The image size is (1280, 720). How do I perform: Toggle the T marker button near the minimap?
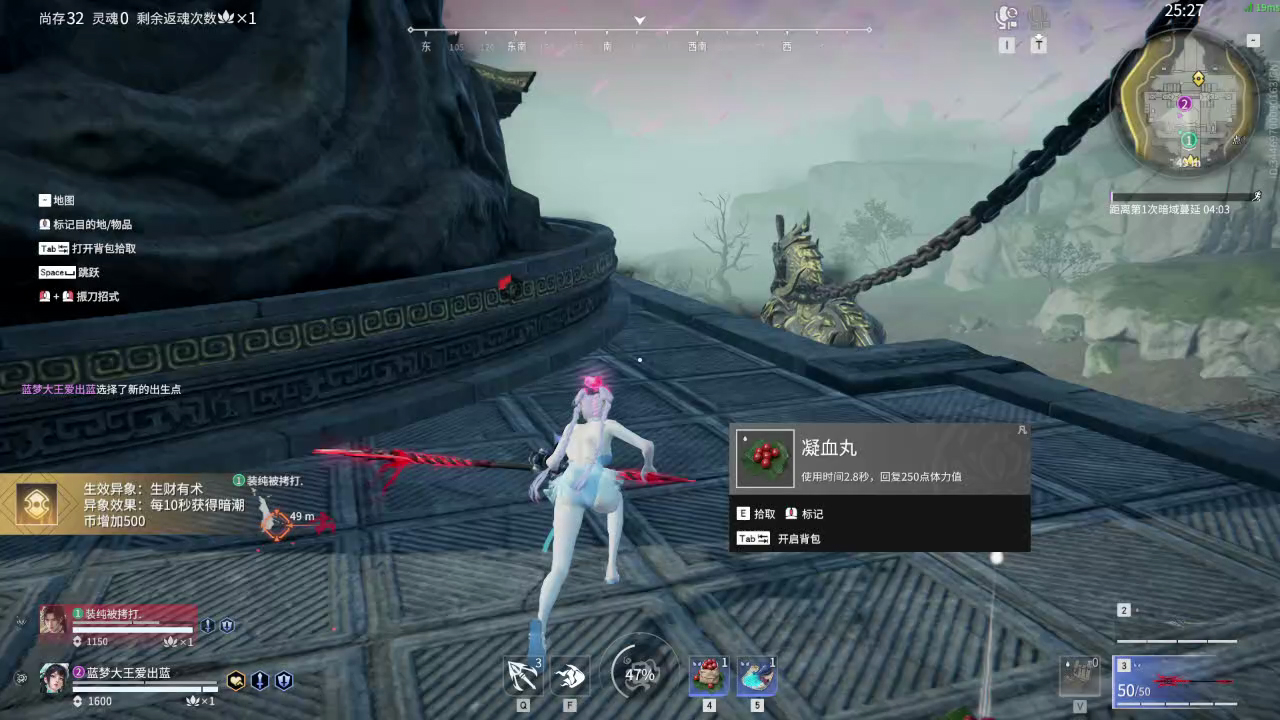click(1040, 45)
